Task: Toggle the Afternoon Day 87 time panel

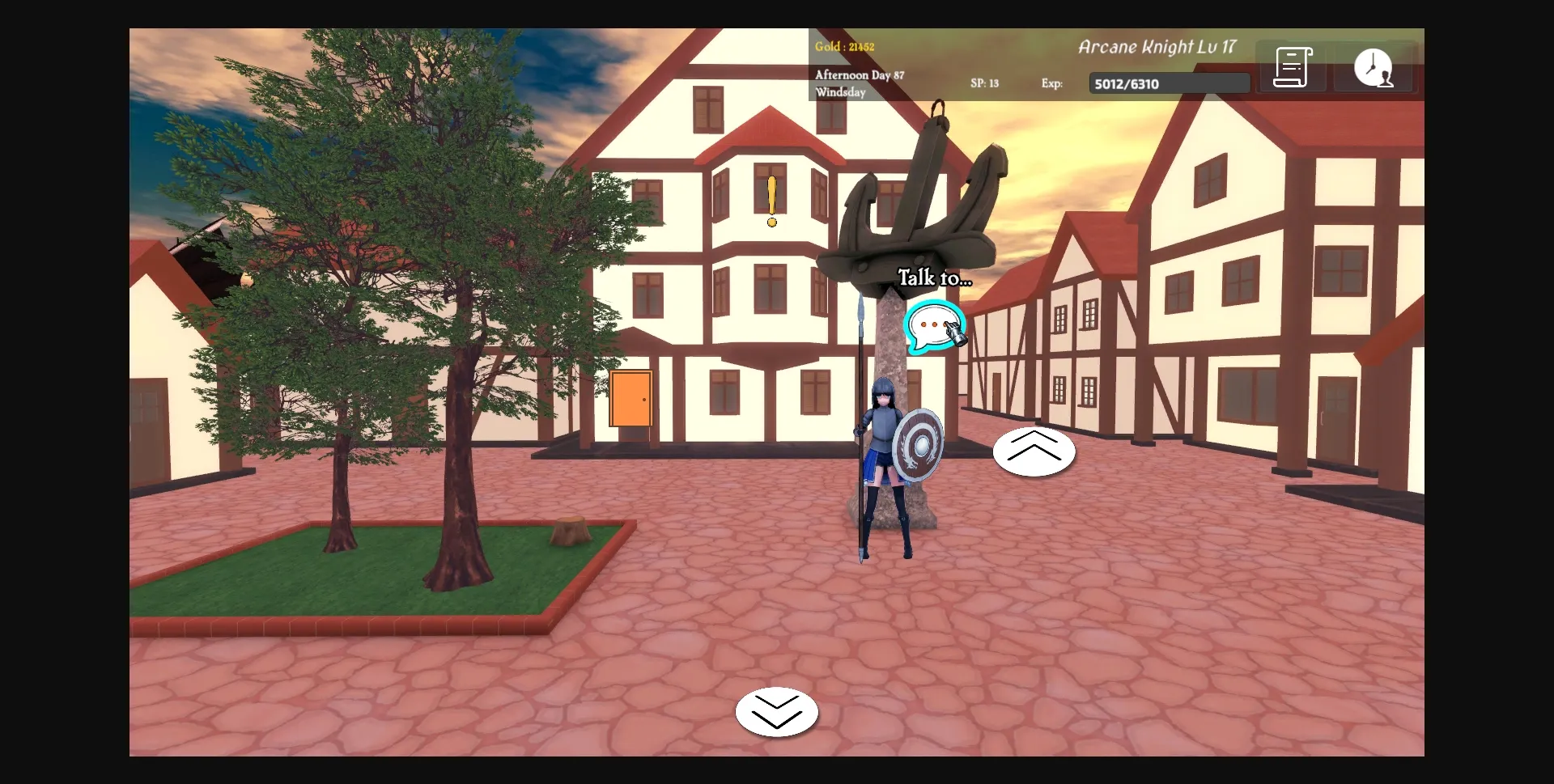Action: pyautogui.click(x=860, y=74)
